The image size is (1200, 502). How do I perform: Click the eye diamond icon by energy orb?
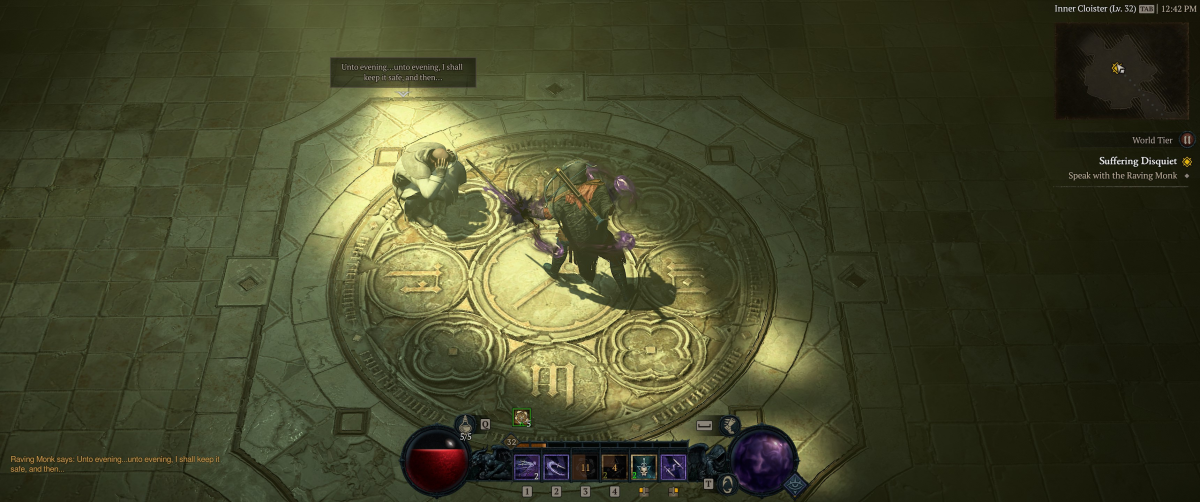795,482
